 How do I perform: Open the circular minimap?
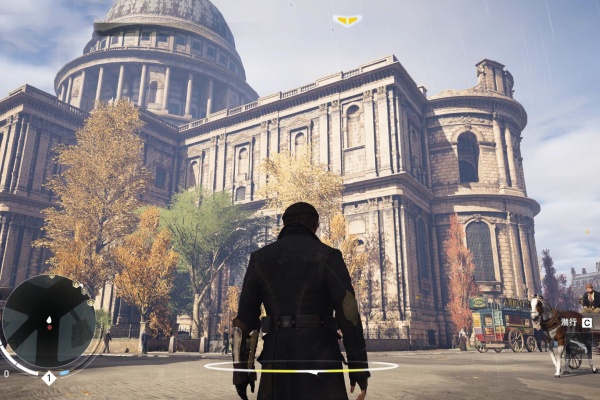pos(48,322)
